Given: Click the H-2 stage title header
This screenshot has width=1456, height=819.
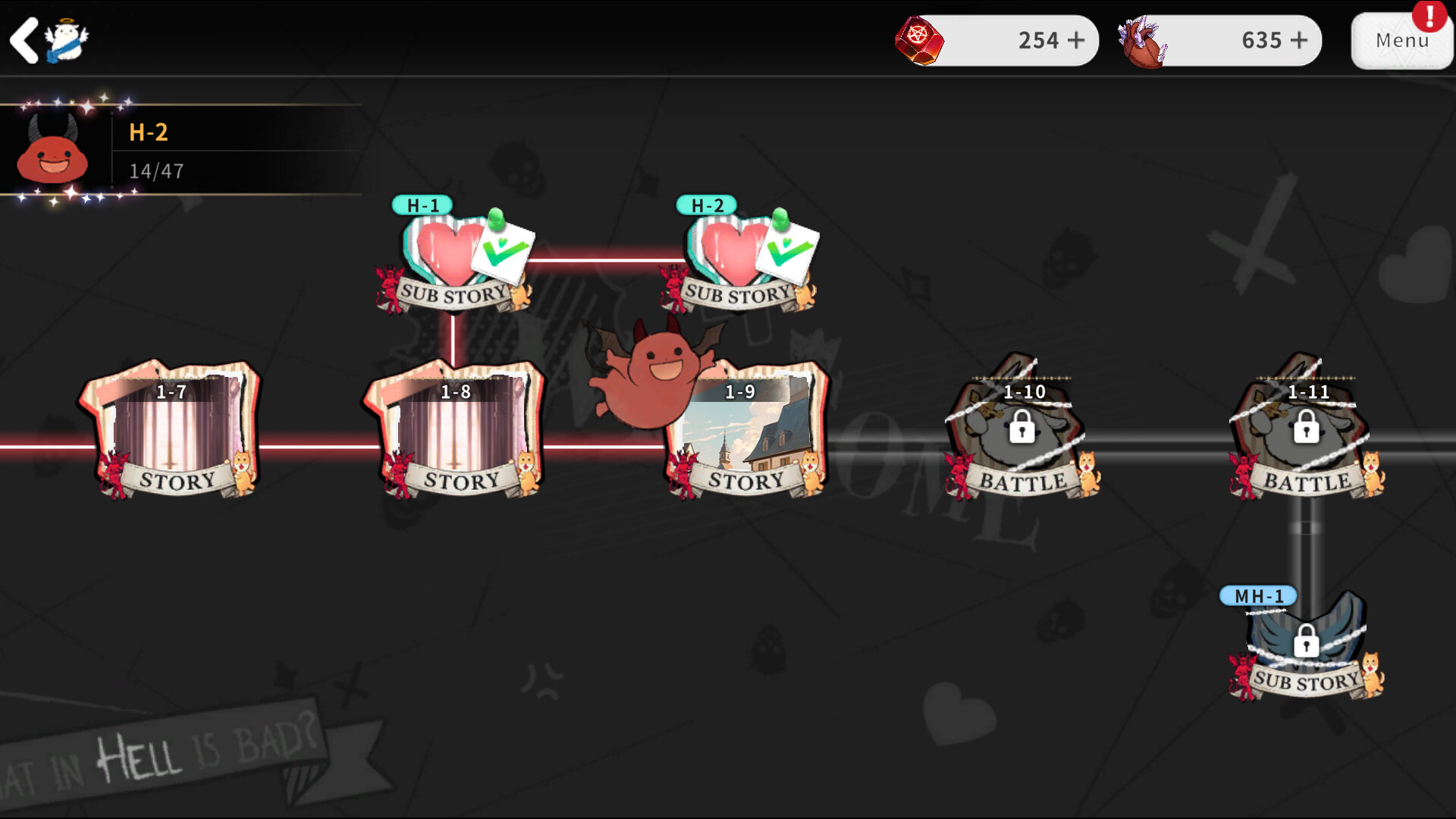Looking at the screenshot, I should tap(149, 131).
